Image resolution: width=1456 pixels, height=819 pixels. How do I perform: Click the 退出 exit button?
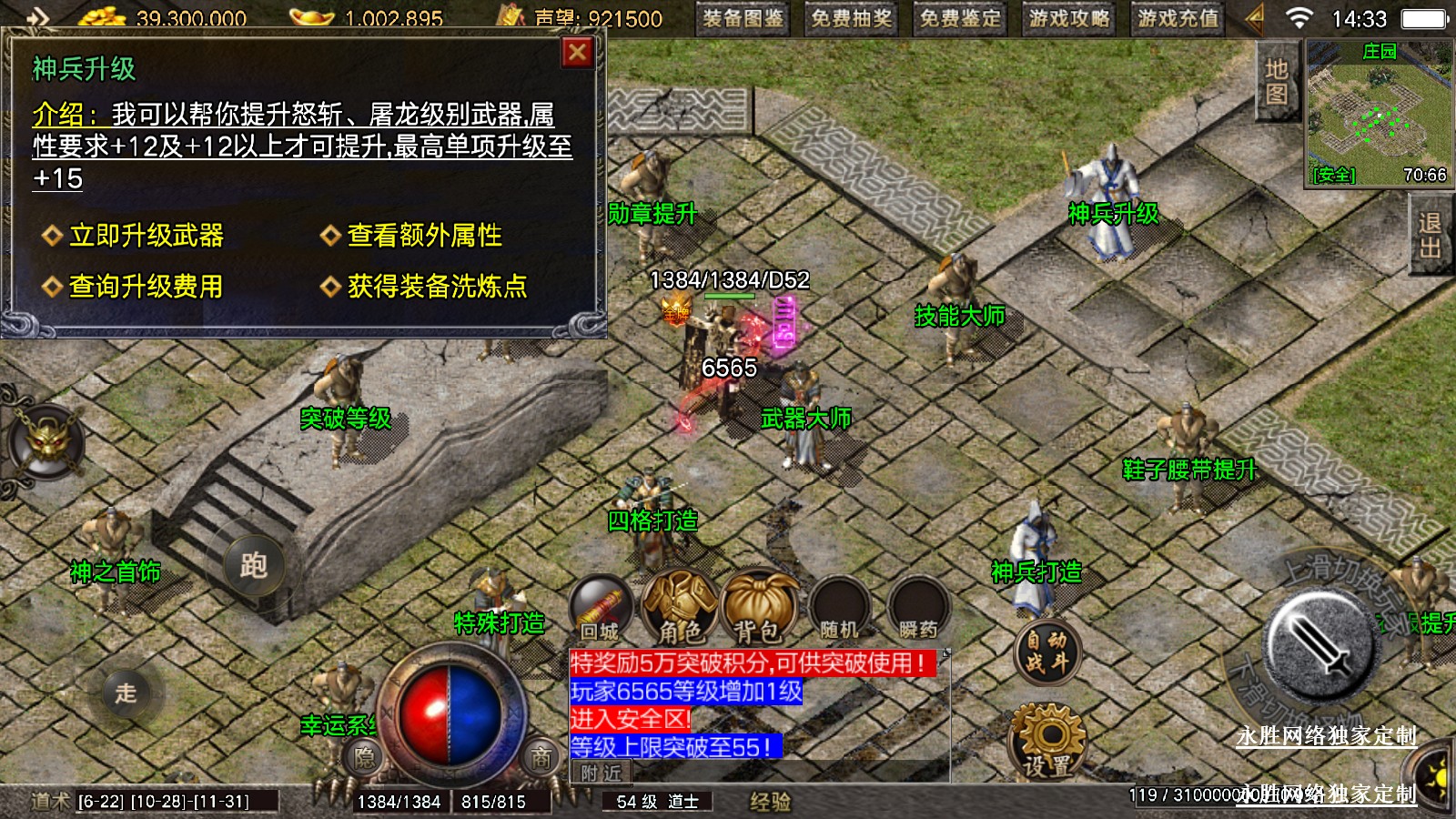1429,236
